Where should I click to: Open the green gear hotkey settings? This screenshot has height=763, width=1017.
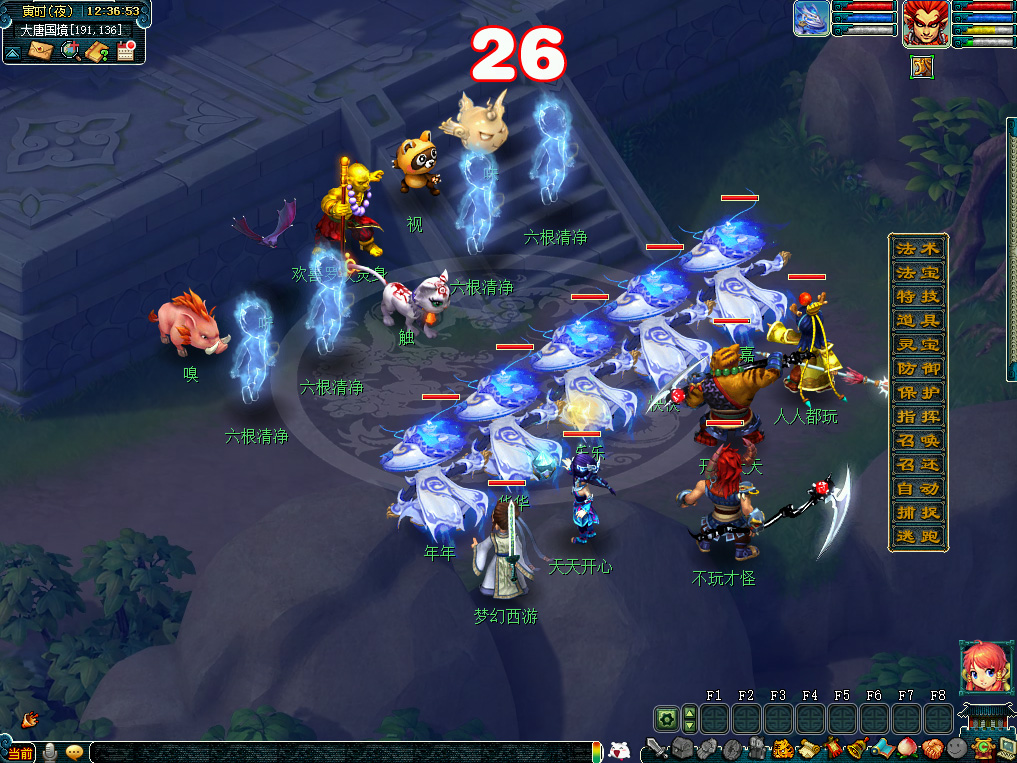tap(666, 718)
